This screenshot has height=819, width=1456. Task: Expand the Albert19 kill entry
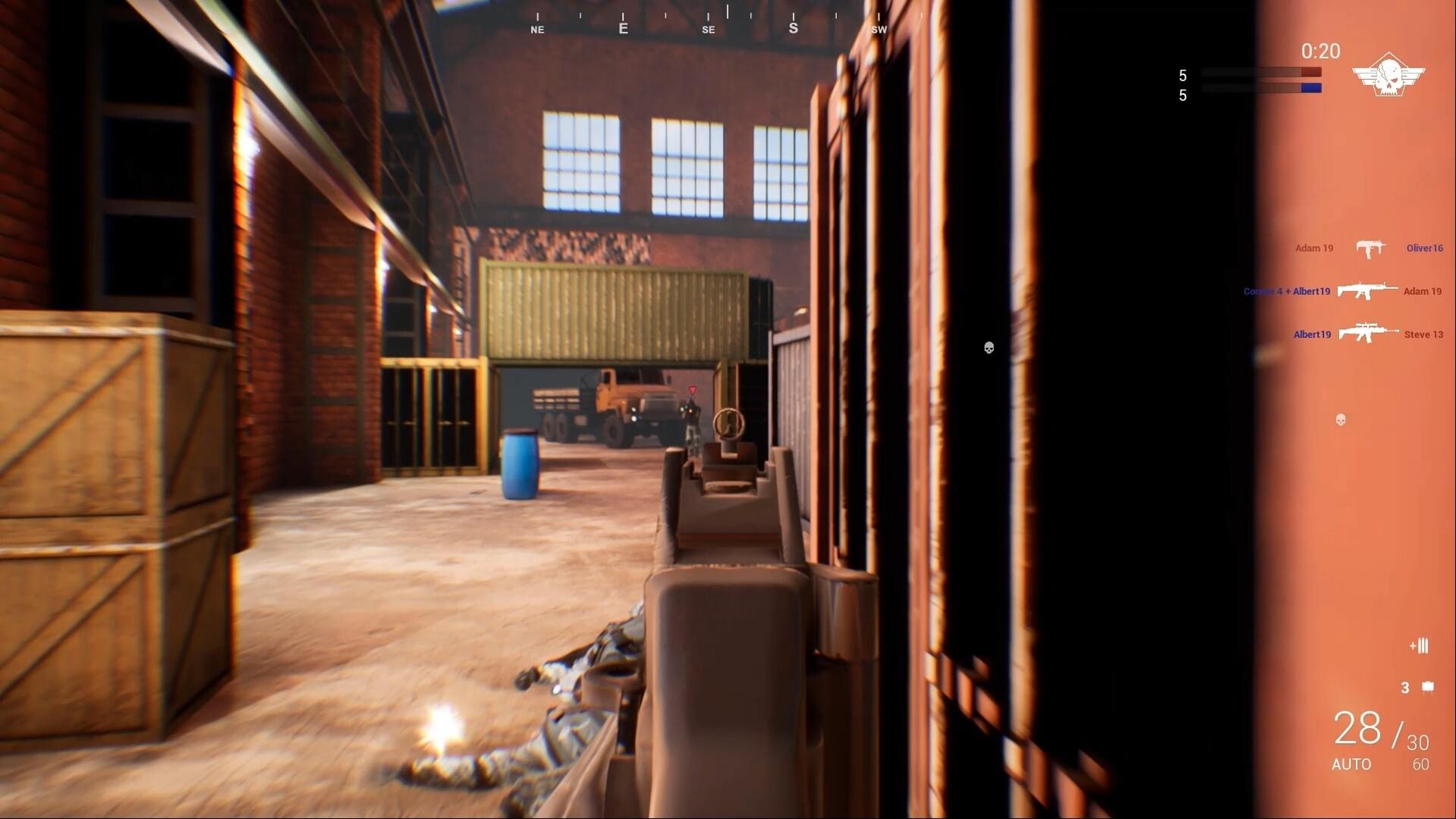click(1312, 334)
